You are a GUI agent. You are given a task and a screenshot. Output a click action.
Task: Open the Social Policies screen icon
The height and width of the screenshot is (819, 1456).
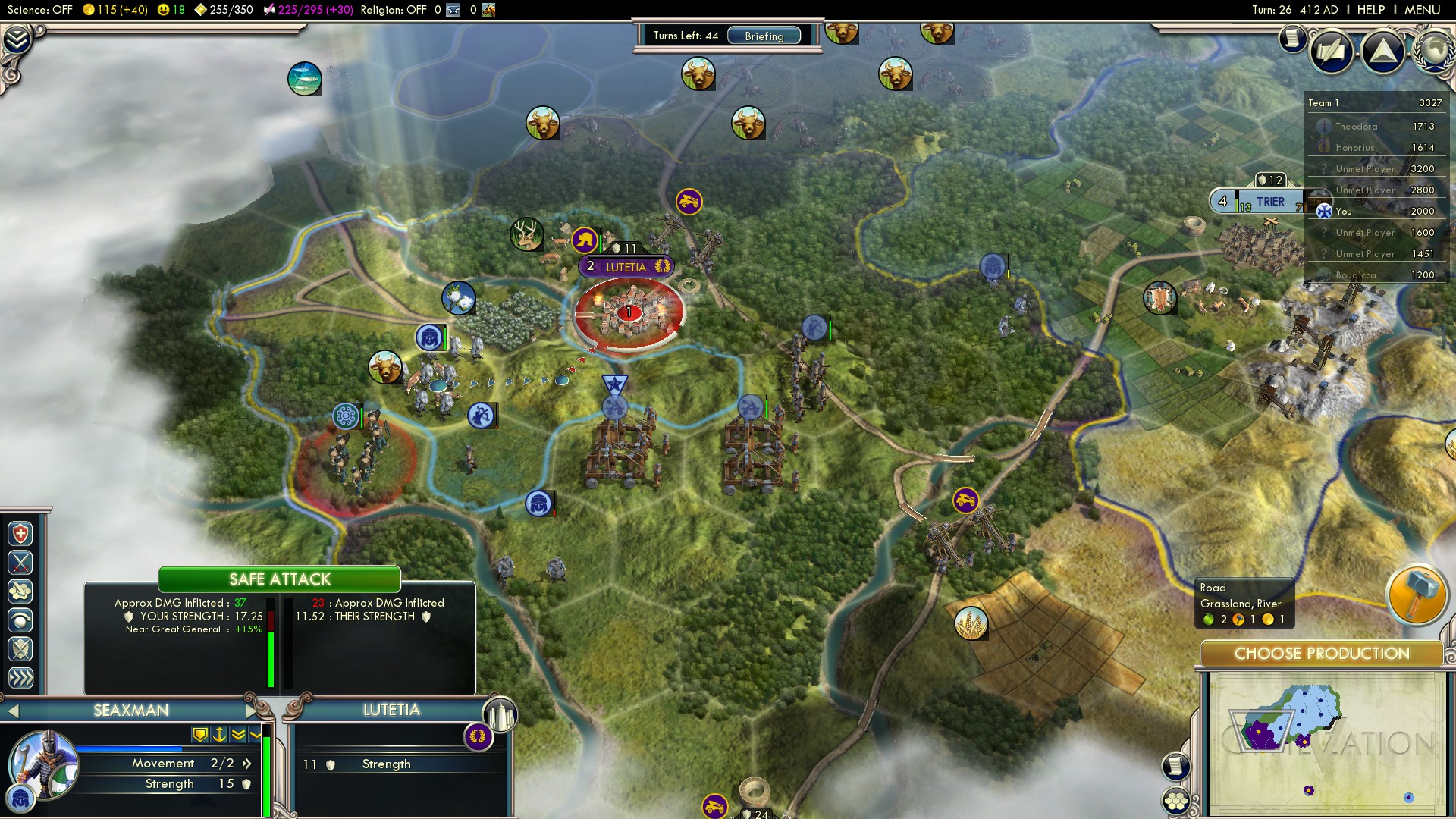1332,52
